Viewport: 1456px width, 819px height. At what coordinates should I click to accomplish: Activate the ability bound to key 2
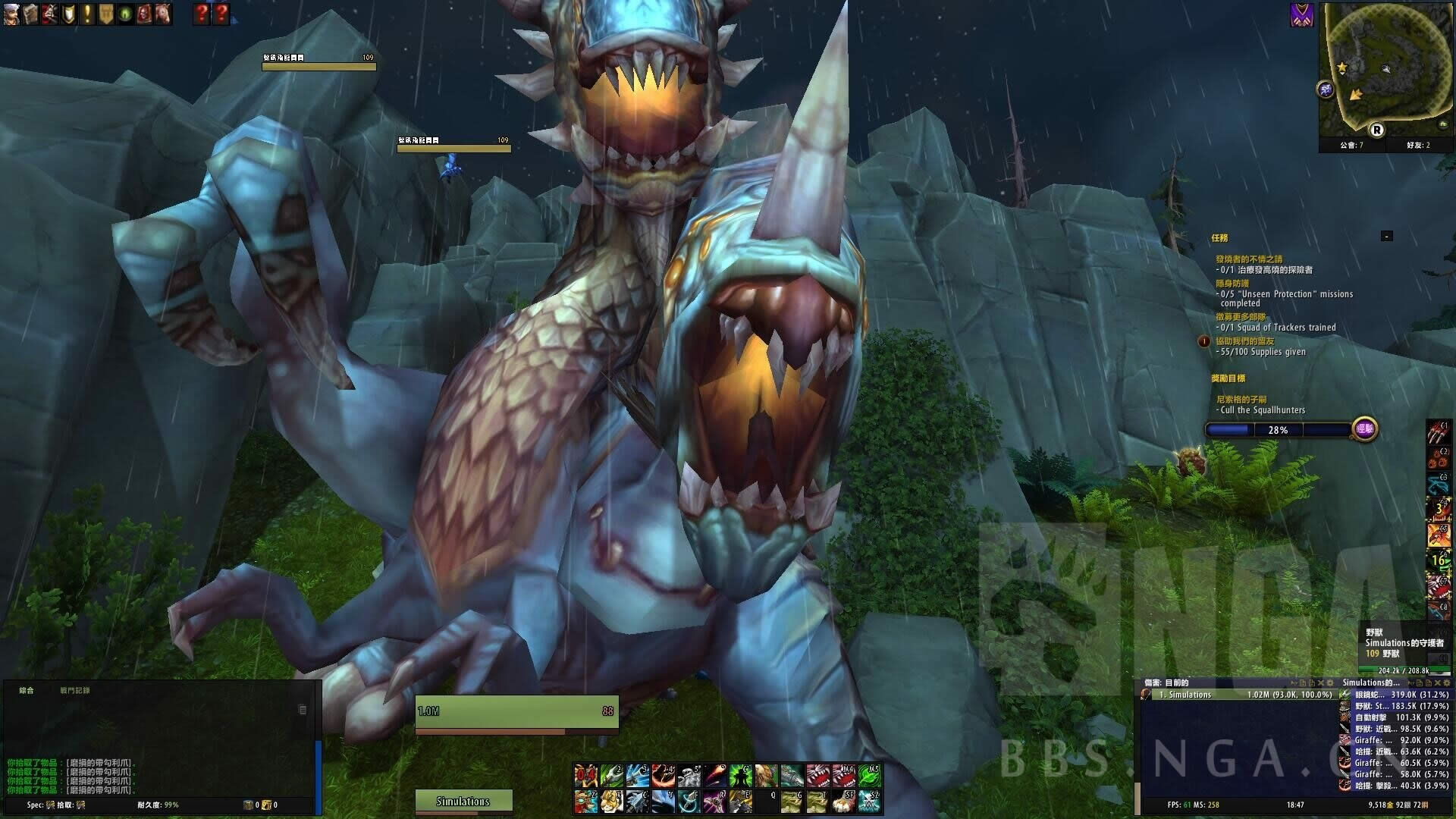pyautogui.click(x=611, y=775)
